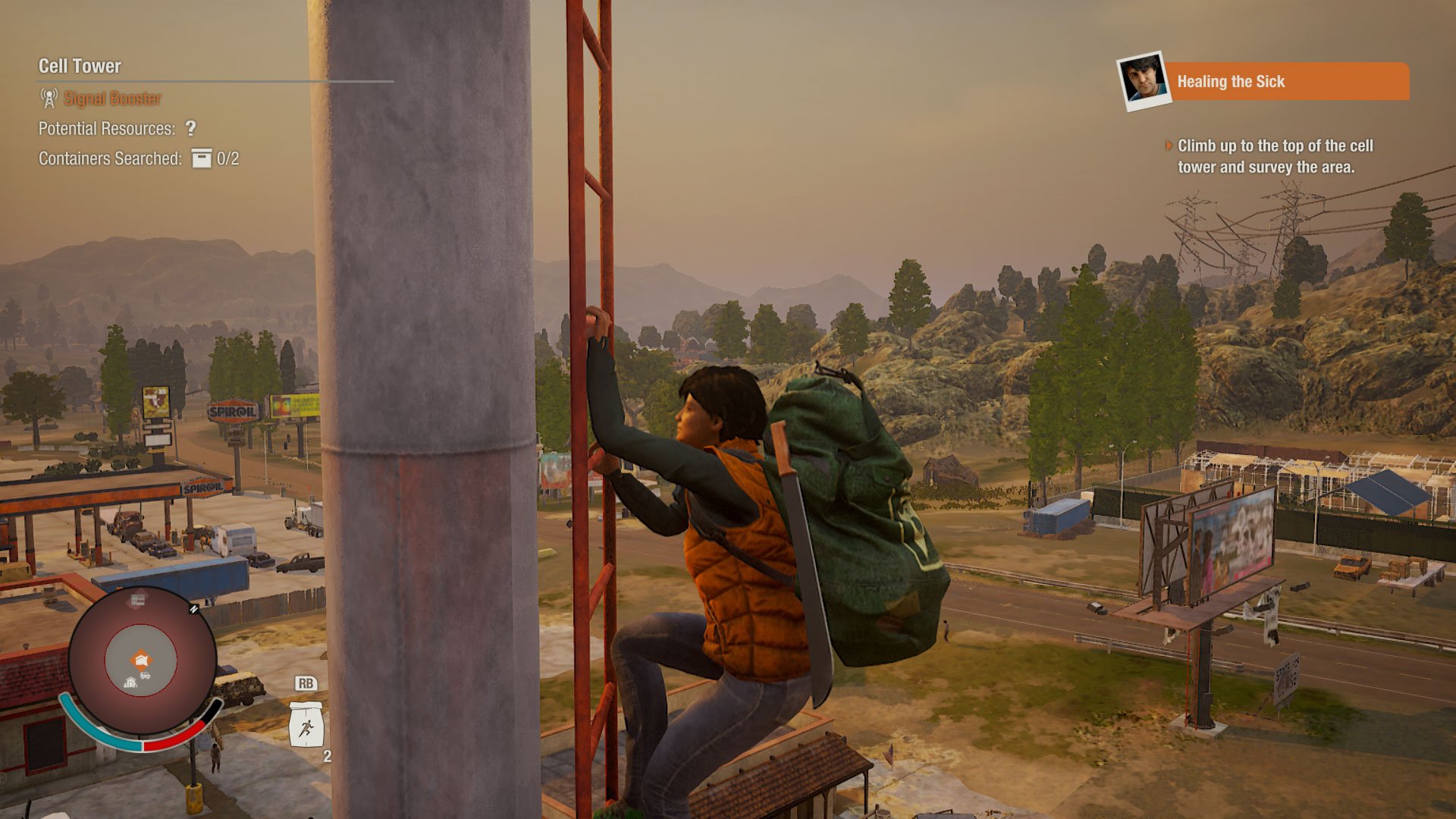Click the Signal Booster antenna icon

tap(49, 98)
